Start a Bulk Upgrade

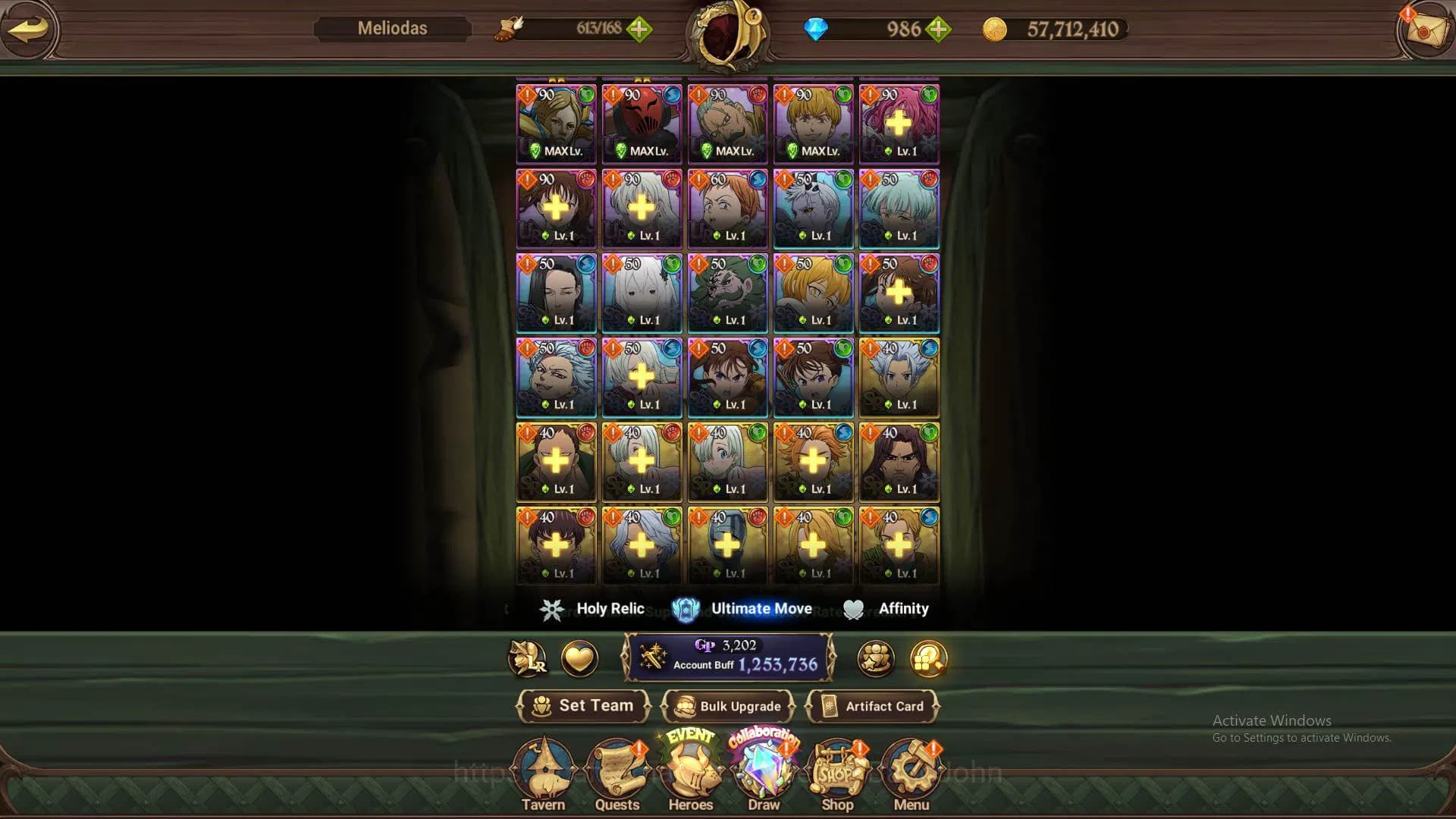point(728,706)
